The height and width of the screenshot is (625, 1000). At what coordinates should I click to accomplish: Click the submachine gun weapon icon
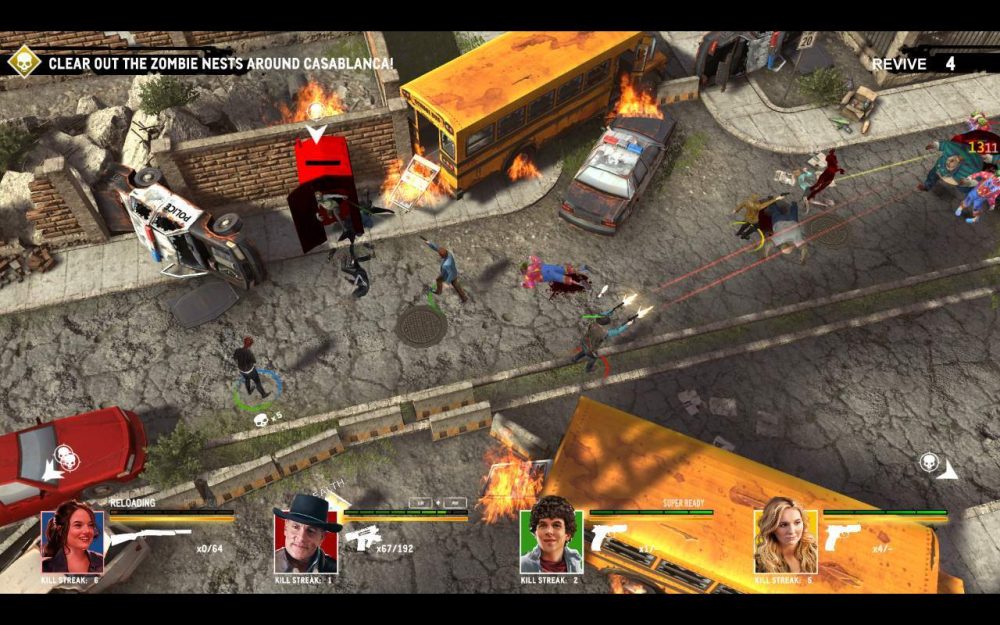362,538
